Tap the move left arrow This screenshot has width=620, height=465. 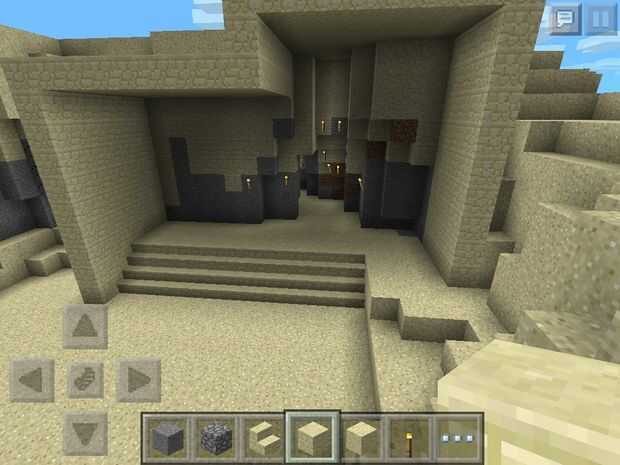32,381
